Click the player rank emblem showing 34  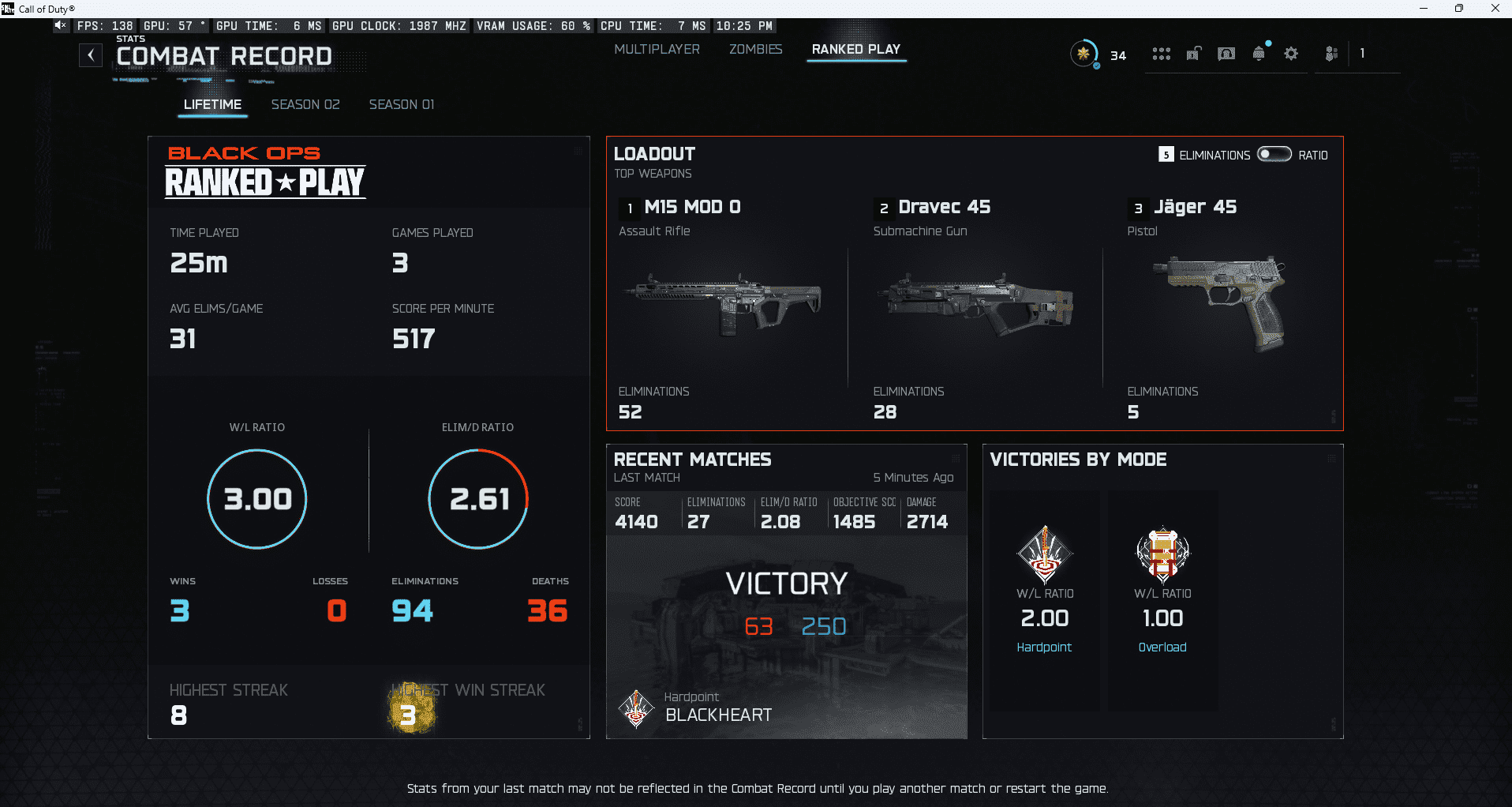point(1085,54)
